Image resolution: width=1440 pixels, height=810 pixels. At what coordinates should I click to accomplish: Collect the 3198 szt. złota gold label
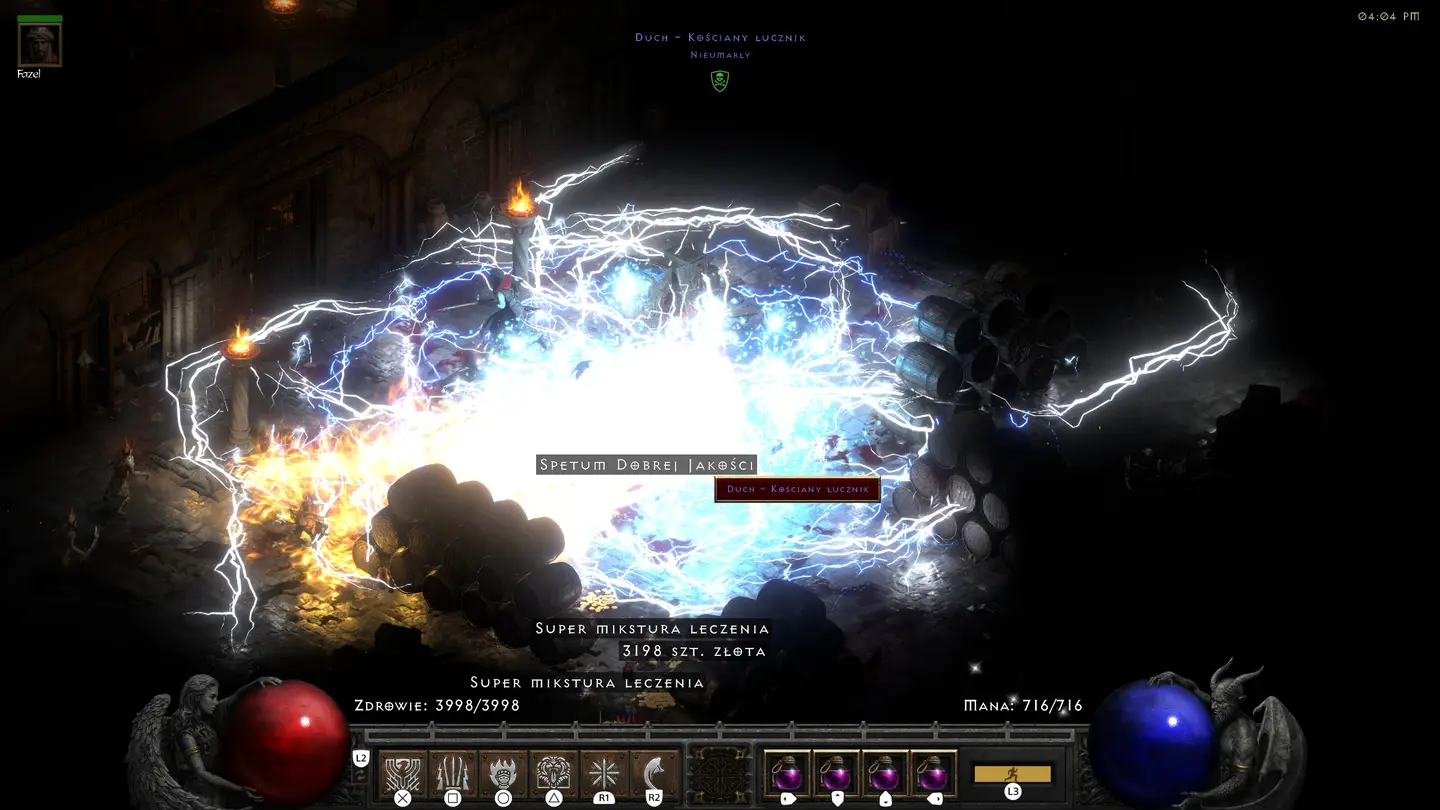(x=694, y=651)
